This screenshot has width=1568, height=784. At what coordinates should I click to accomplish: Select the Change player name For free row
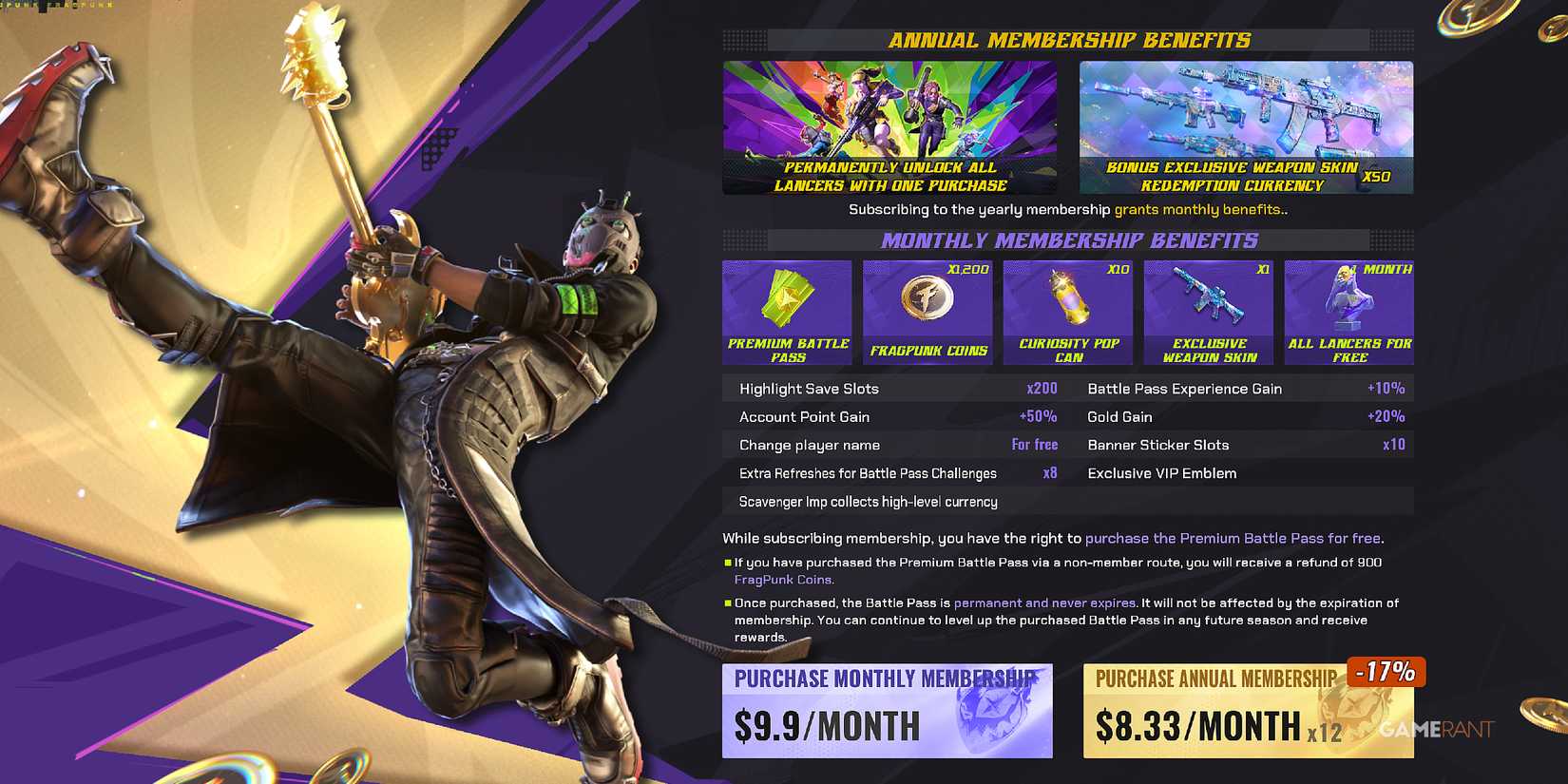point(893,445)
